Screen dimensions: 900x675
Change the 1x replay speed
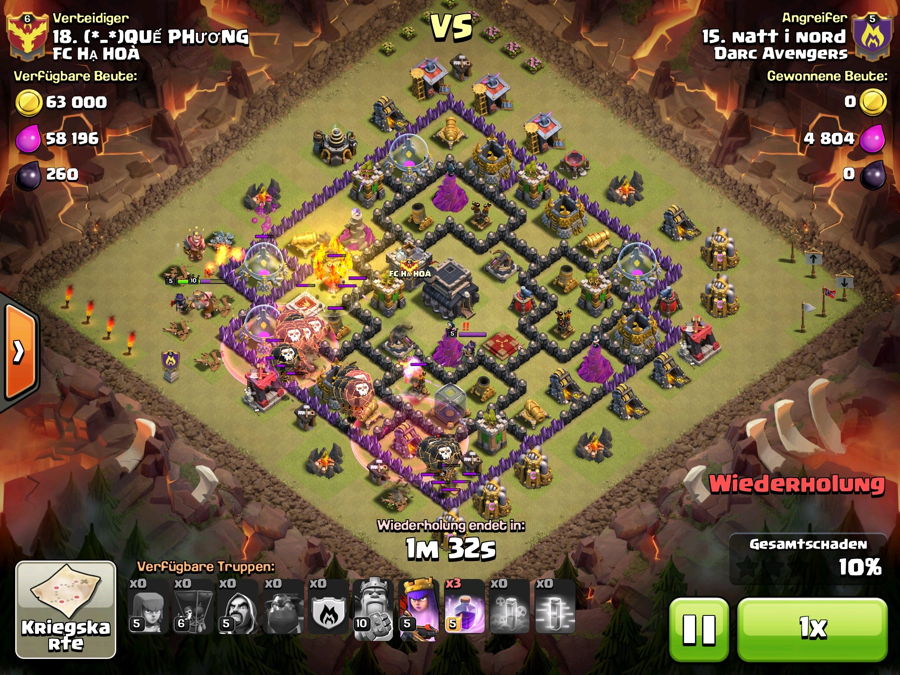coord(812,629)
